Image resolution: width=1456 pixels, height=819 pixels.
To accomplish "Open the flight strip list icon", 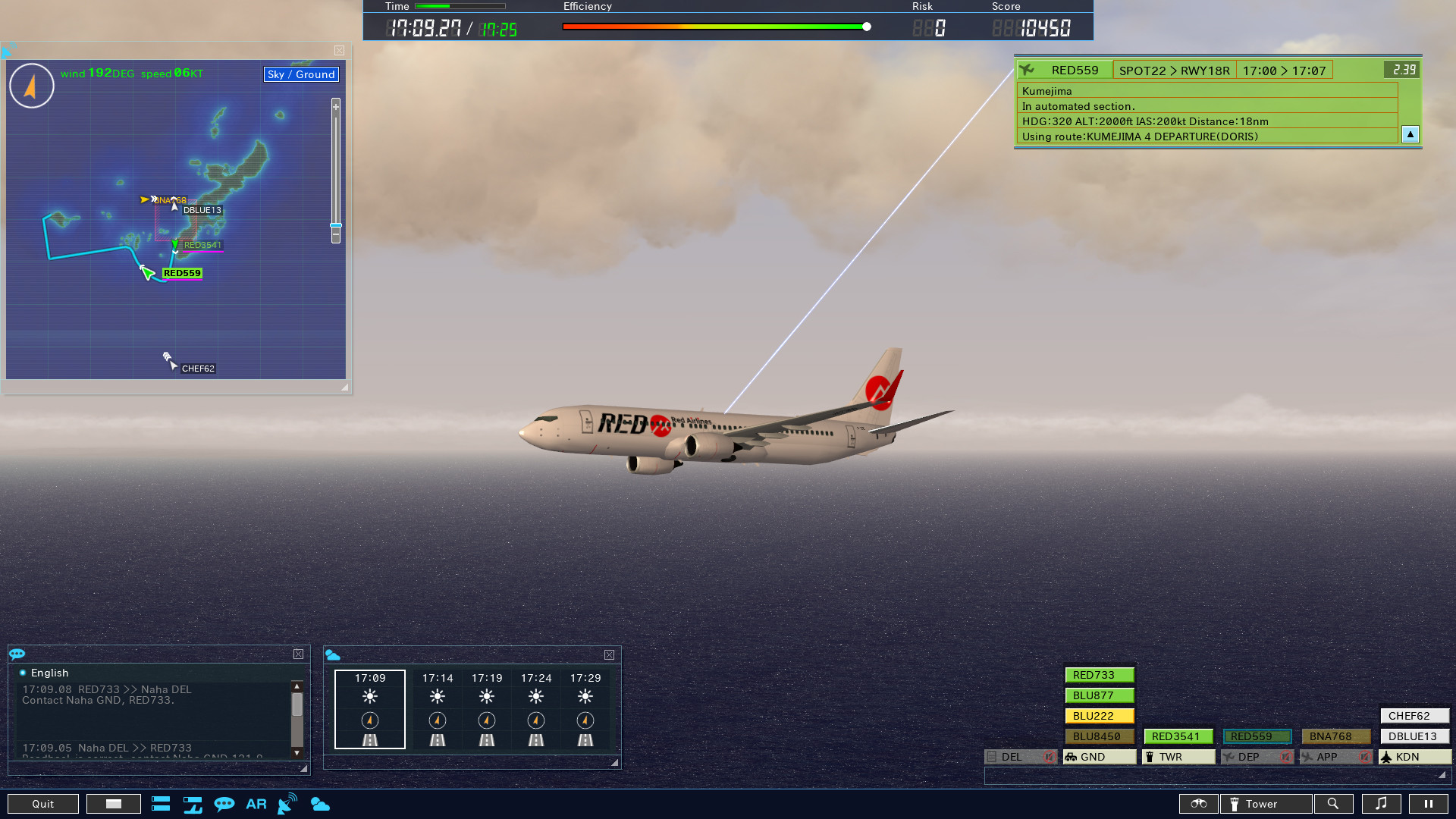I will [x=161, y=804].
